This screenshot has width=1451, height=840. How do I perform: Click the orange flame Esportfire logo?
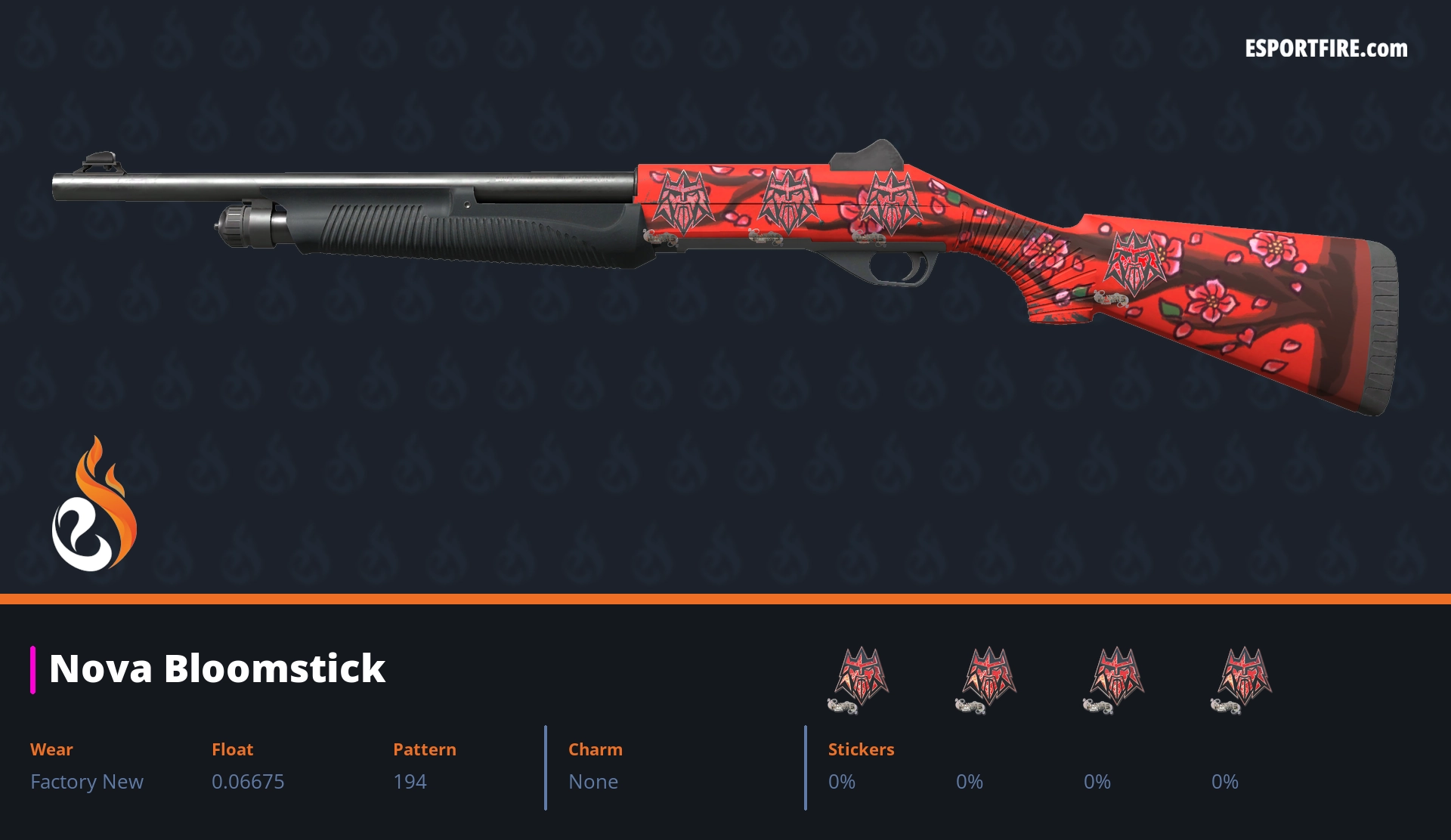pos(94,505)
